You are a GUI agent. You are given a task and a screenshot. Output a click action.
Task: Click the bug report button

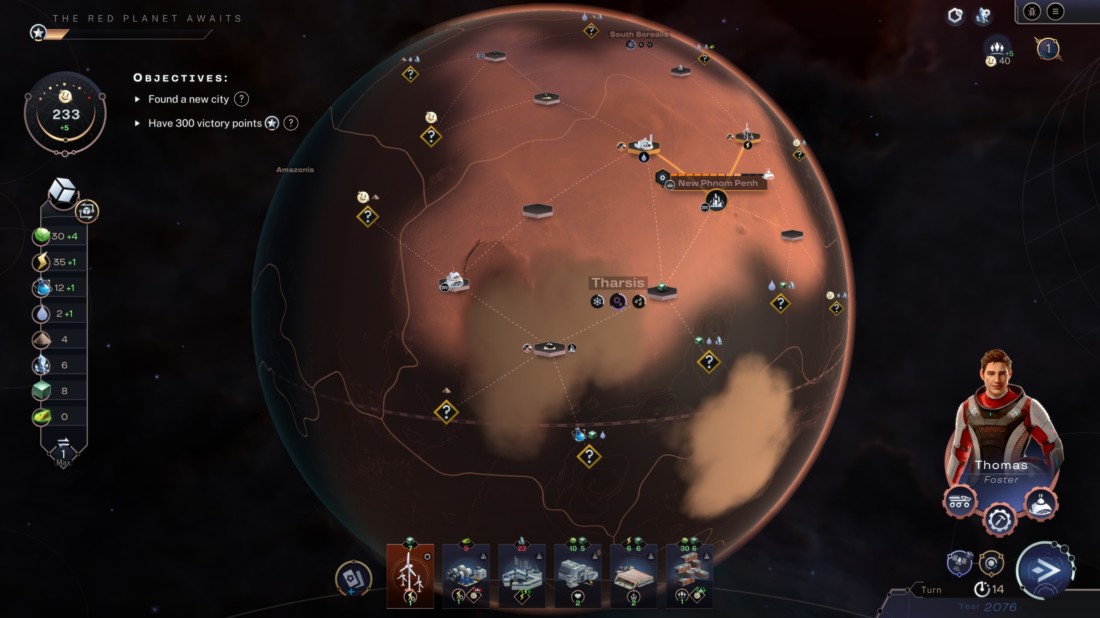coord(1032,11)
